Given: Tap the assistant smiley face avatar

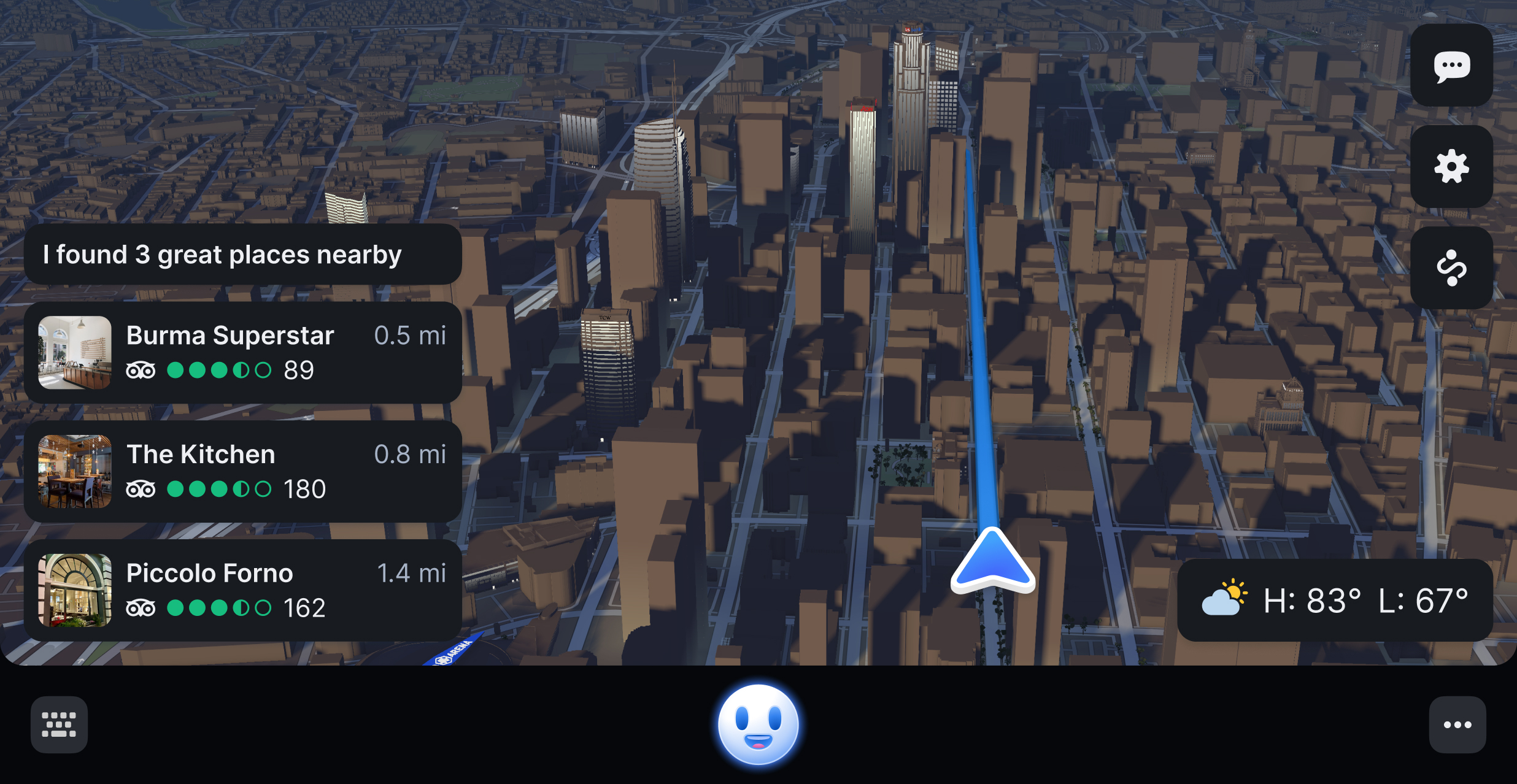Looking at the screenshot, I should [758, 726].
